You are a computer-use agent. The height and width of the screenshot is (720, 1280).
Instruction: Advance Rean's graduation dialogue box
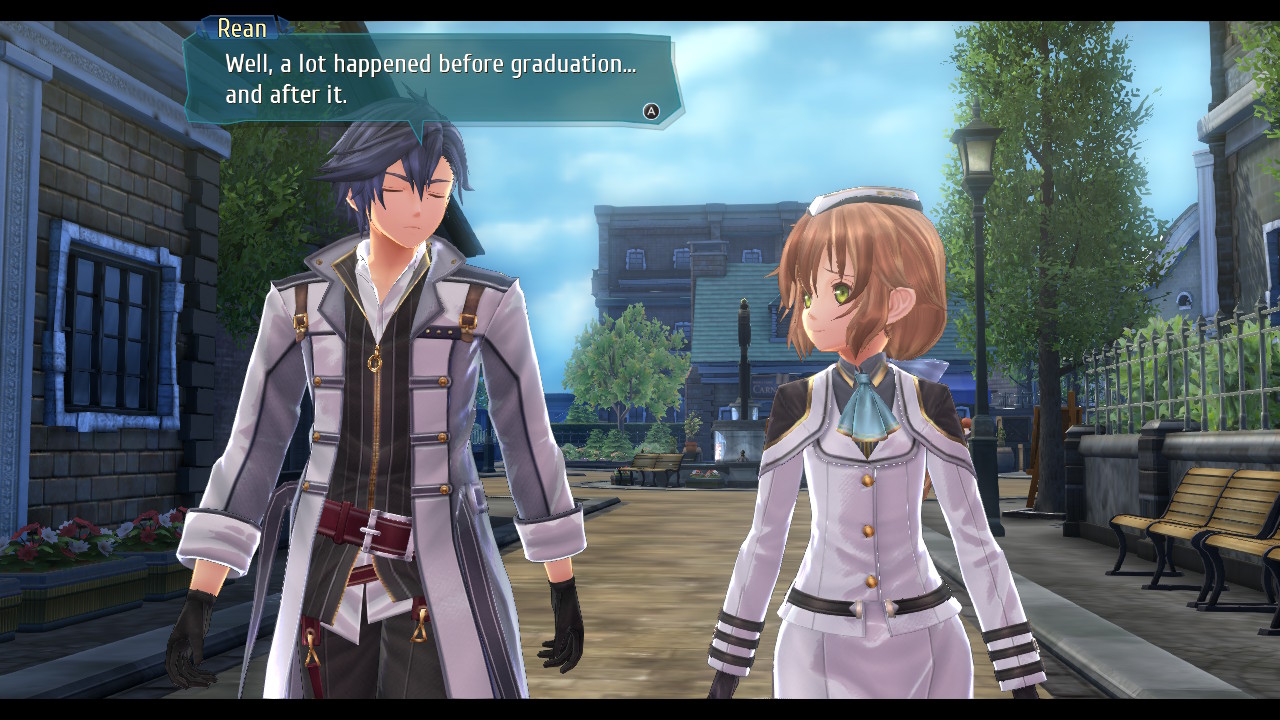[x=651, y=111]
